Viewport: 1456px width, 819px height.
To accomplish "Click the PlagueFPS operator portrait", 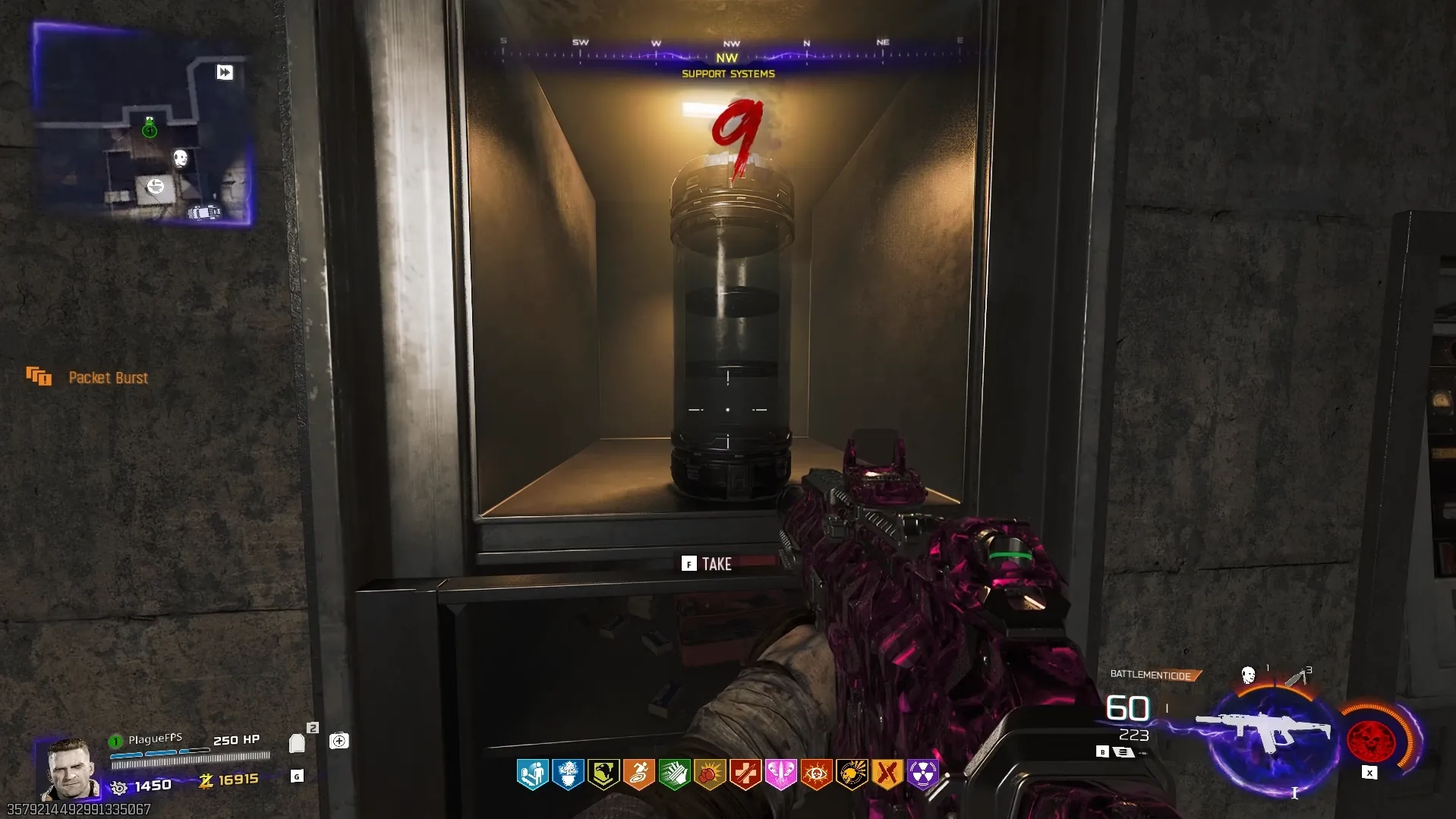I will click(x=71, y=768).
